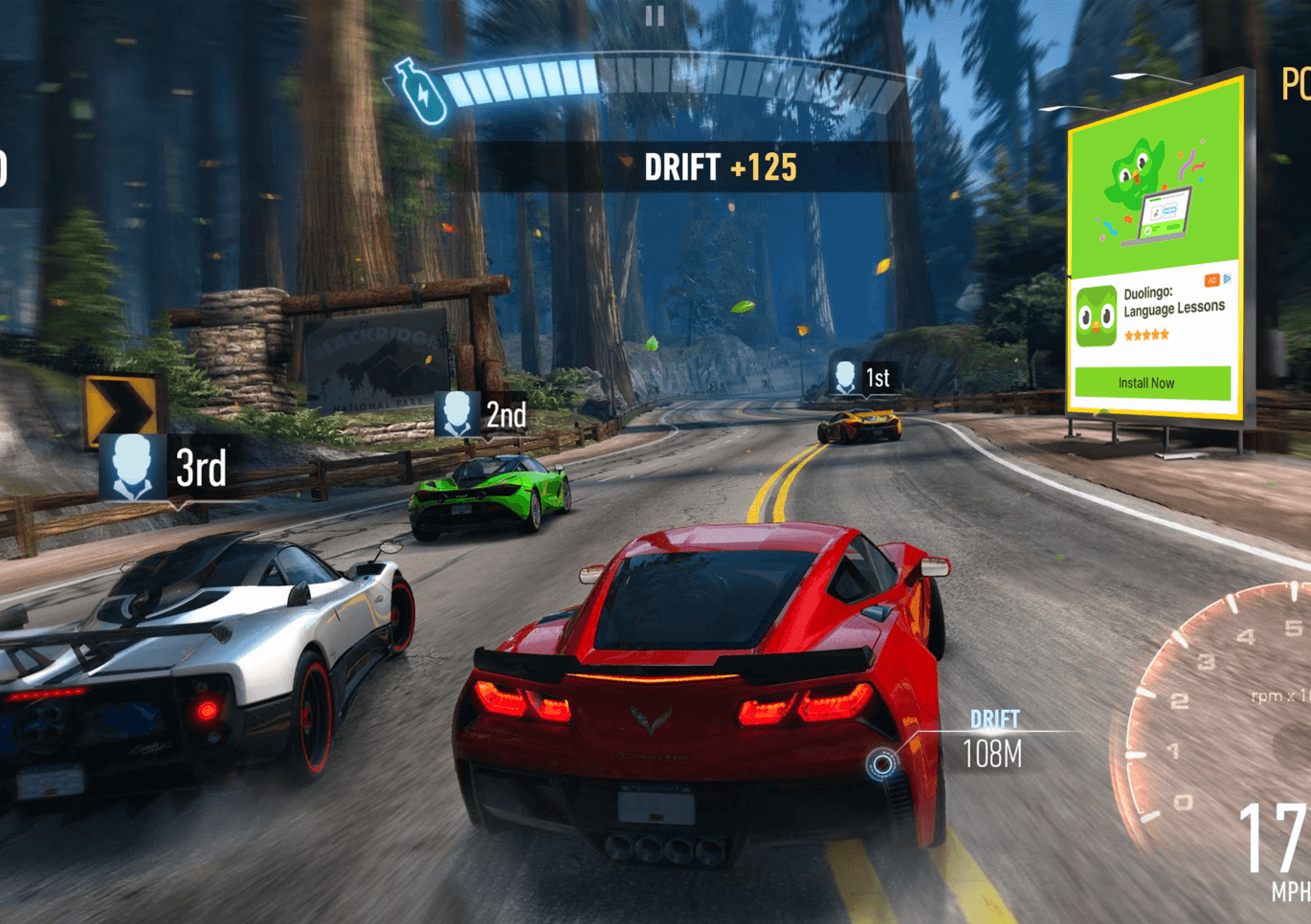This screenshot has width=1311, height=924.
Task: Open the Duolingo owl app icon in ad
Action: [x=1096, y=316]
